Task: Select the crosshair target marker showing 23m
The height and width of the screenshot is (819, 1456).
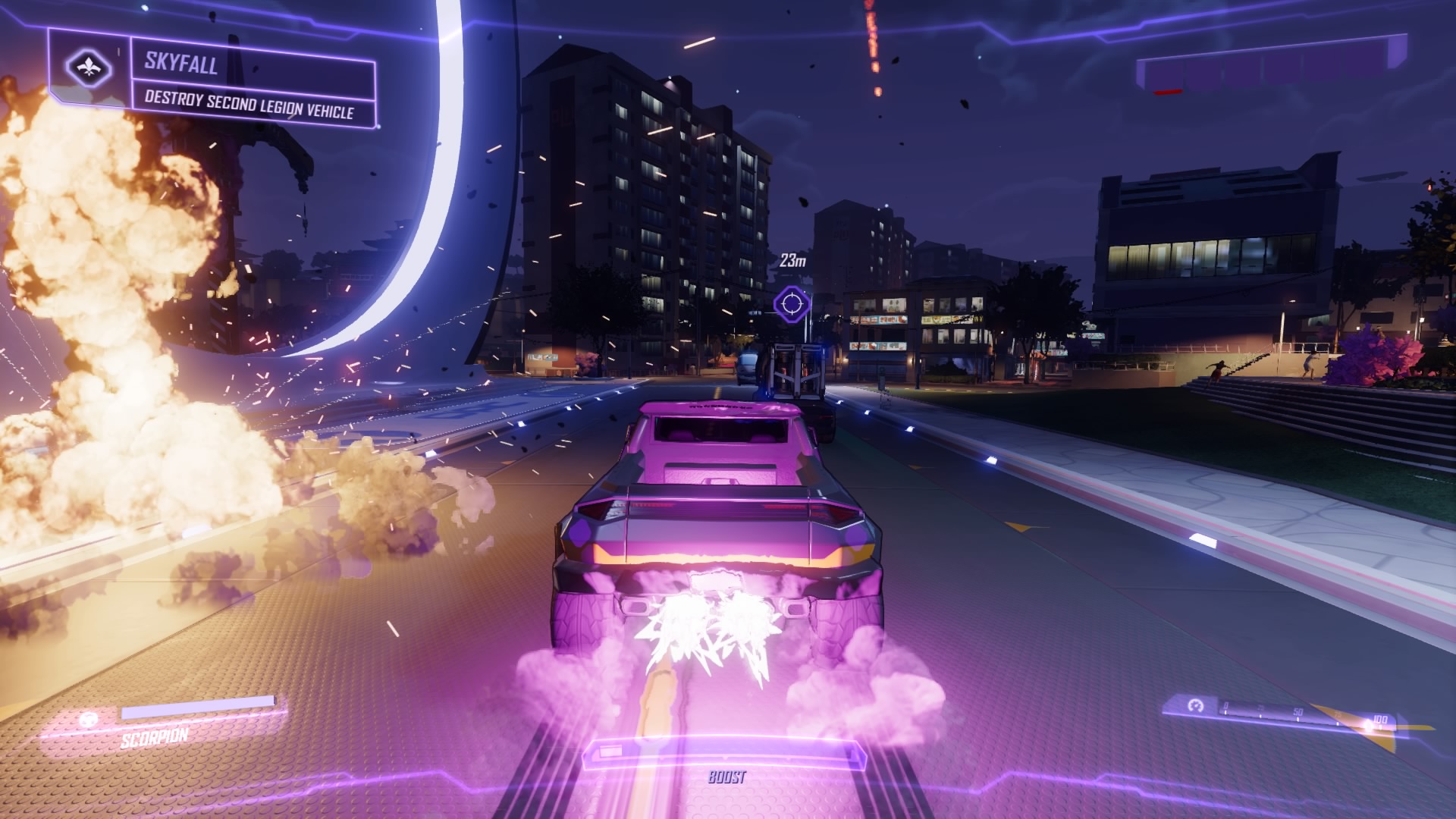Action: (792, 304)
